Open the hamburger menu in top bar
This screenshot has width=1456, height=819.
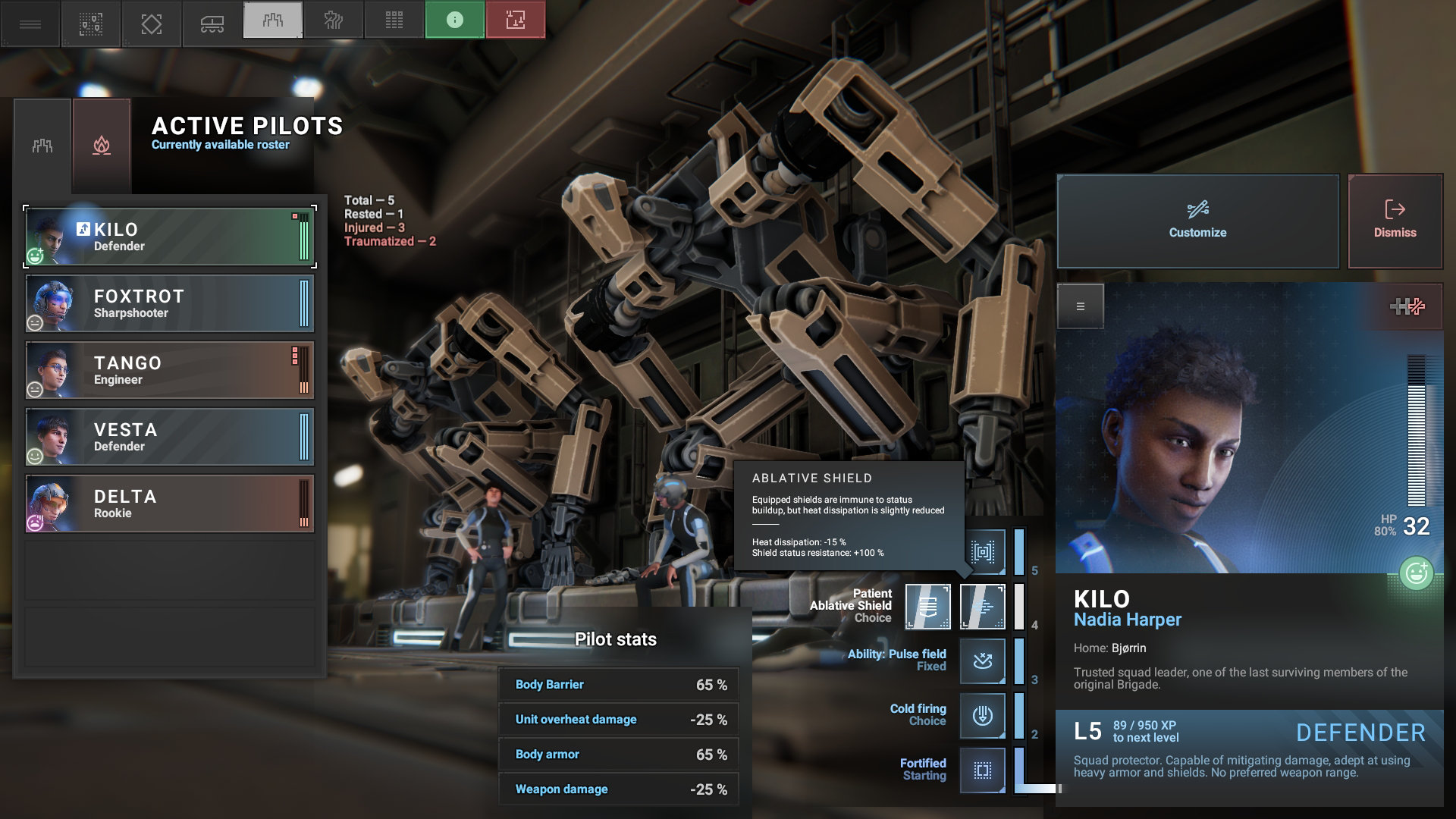(x=30, y=23)
